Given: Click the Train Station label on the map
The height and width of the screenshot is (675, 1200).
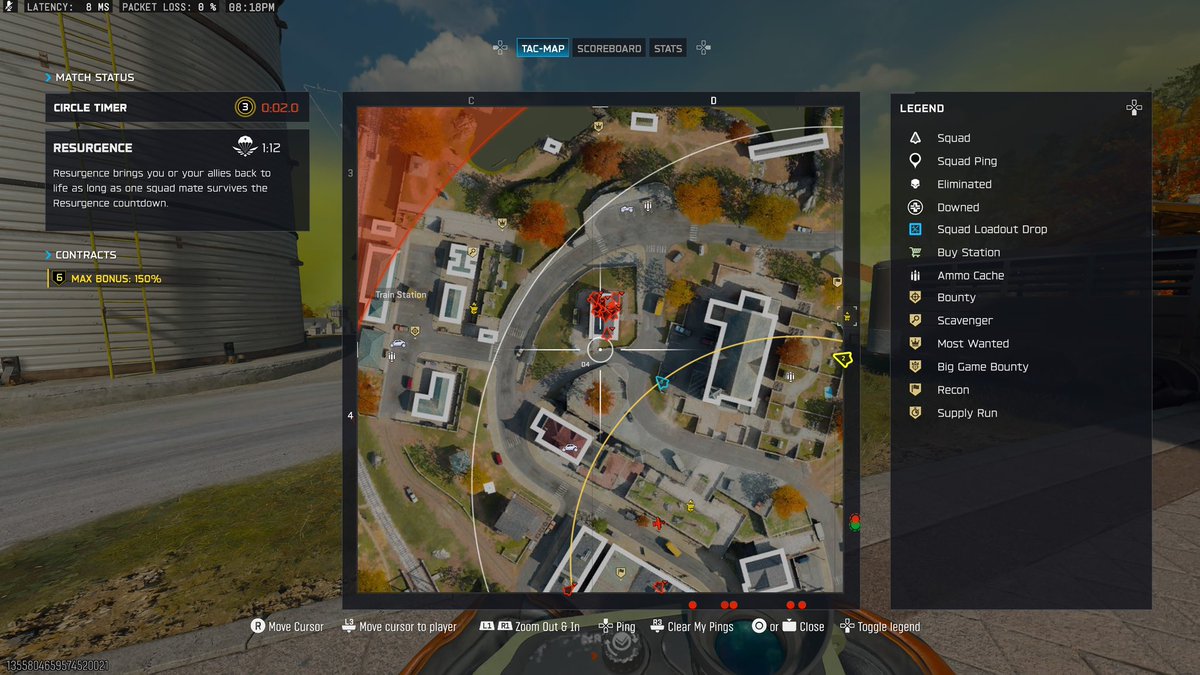Looking at the screenshot, I should click(x=400, y=295).
